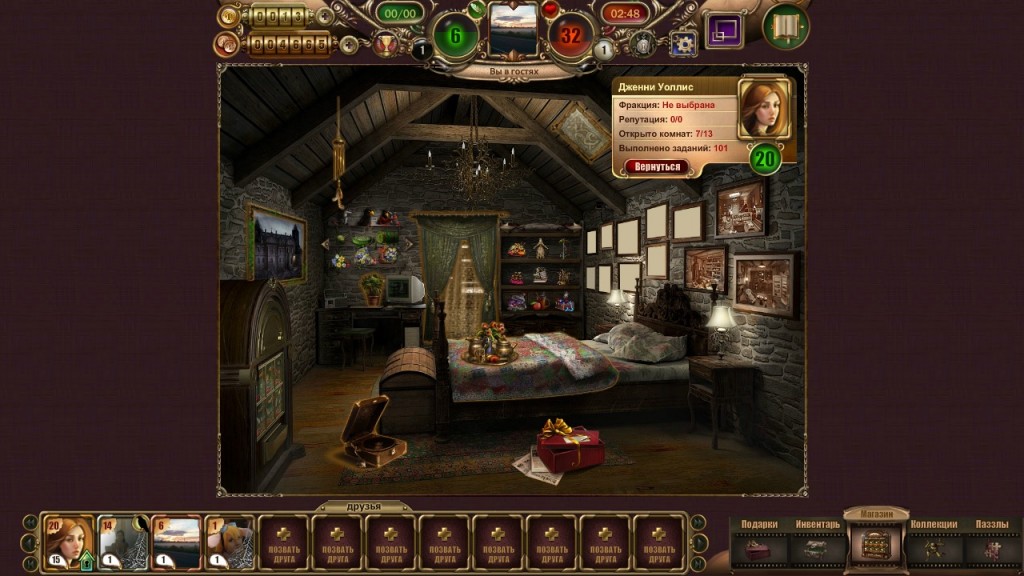Select the level 14 friend with raven icon
Viewport: 1024px width, 576px height.
(x=123, y=542)
